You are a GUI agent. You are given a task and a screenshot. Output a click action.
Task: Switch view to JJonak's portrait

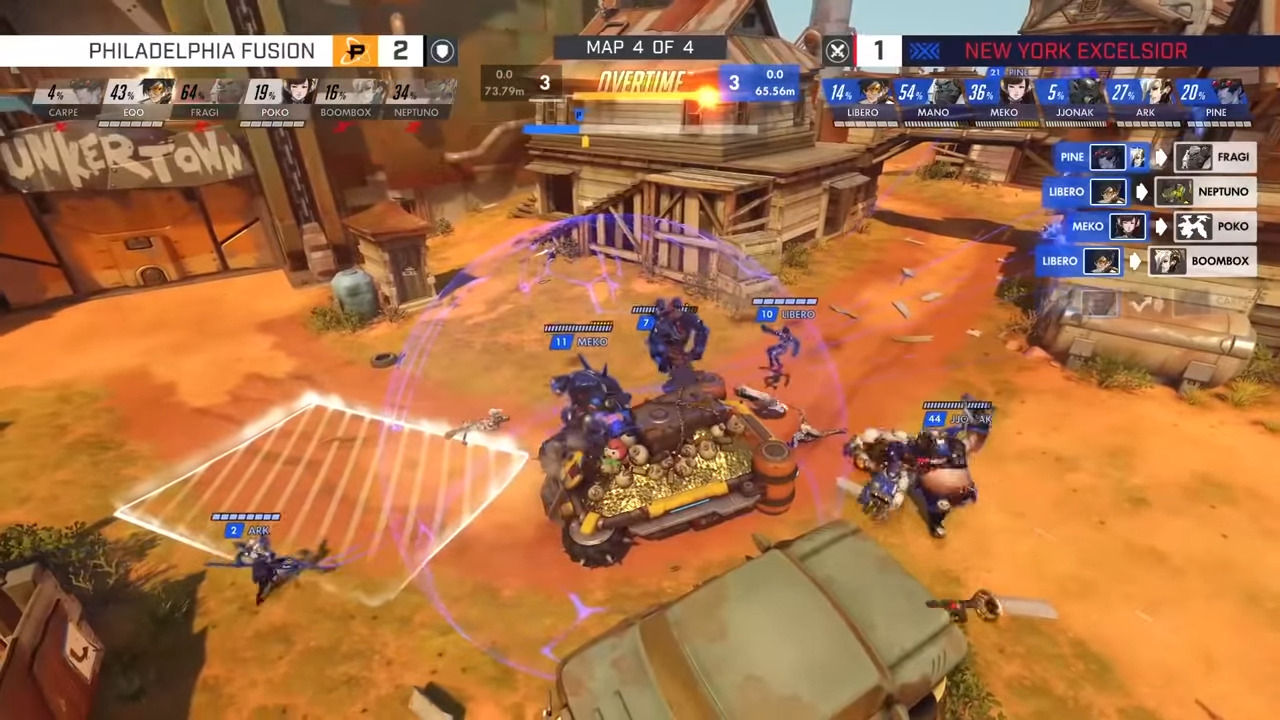[1087, 92]
